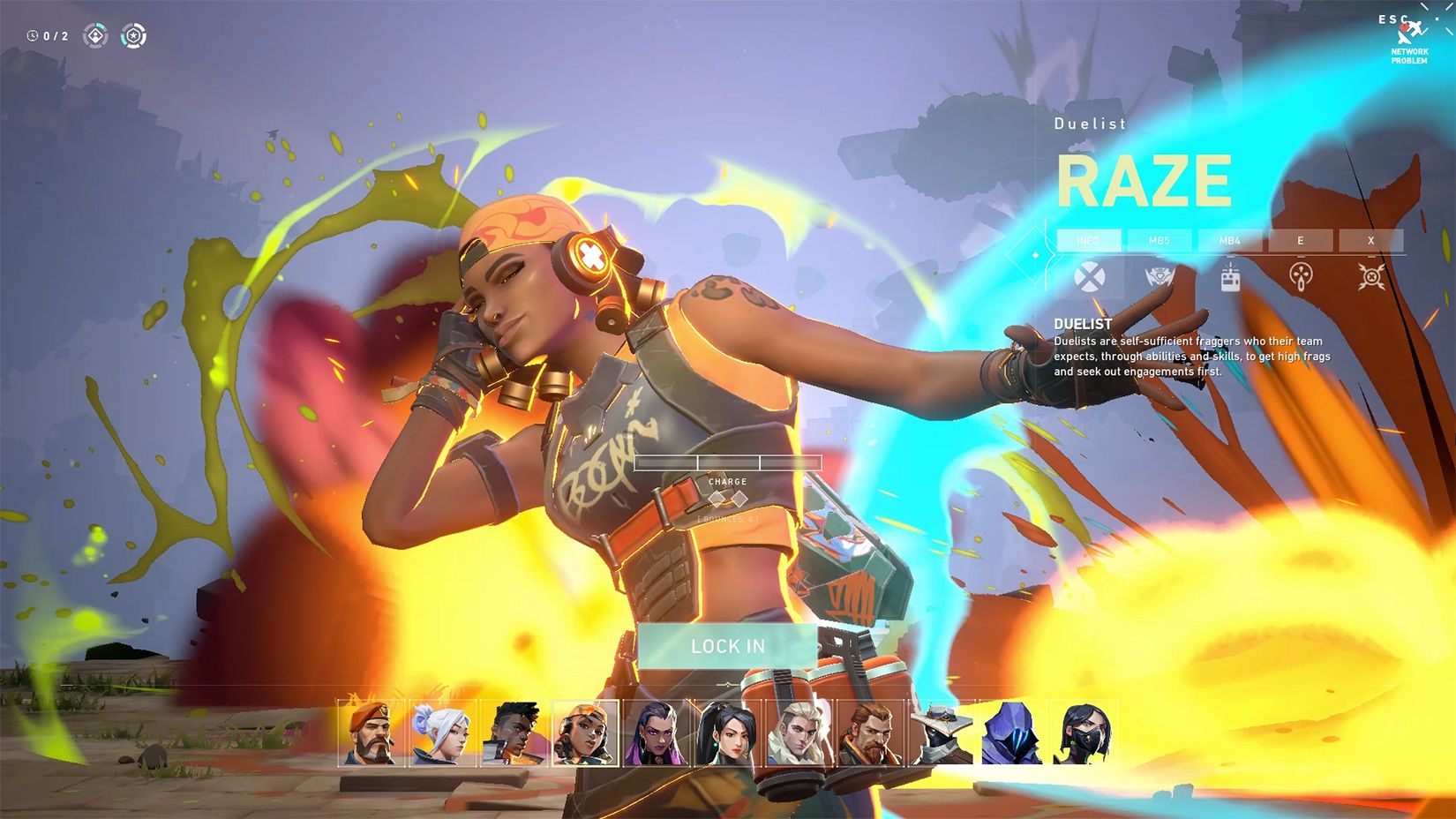Open the E ability tab
This screenshot has width=1456, height=819.
tap(1300, 240)
